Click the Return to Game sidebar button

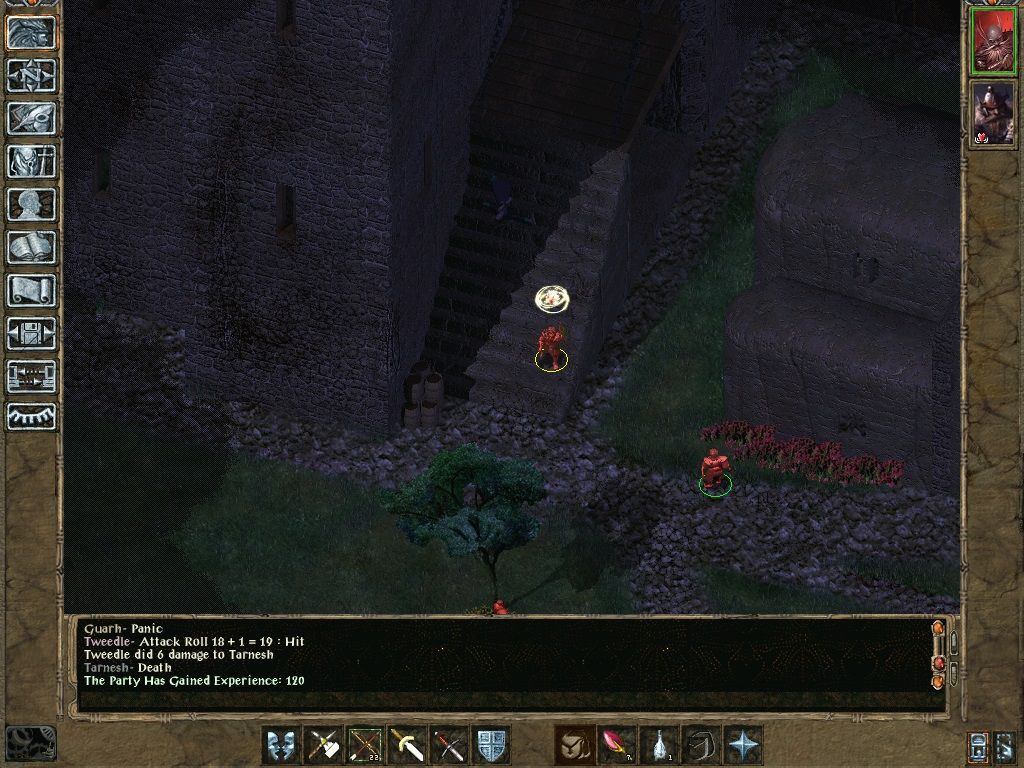[31, 33]
